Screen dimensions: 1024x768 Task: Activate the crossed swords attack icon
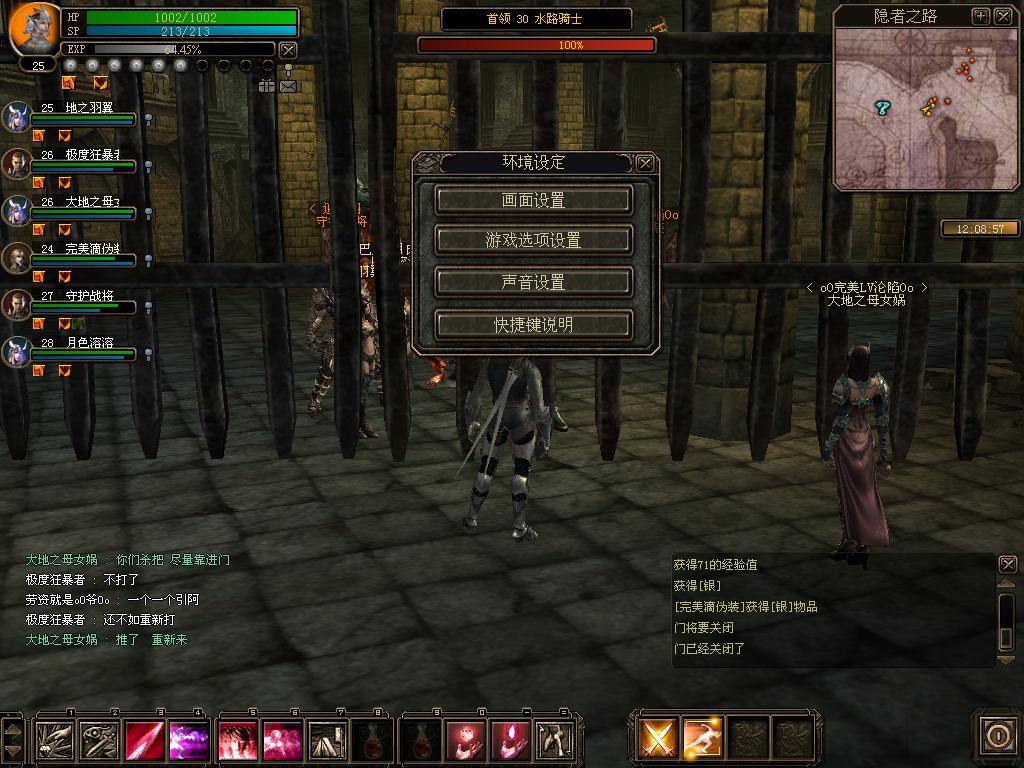pos(658,739)
